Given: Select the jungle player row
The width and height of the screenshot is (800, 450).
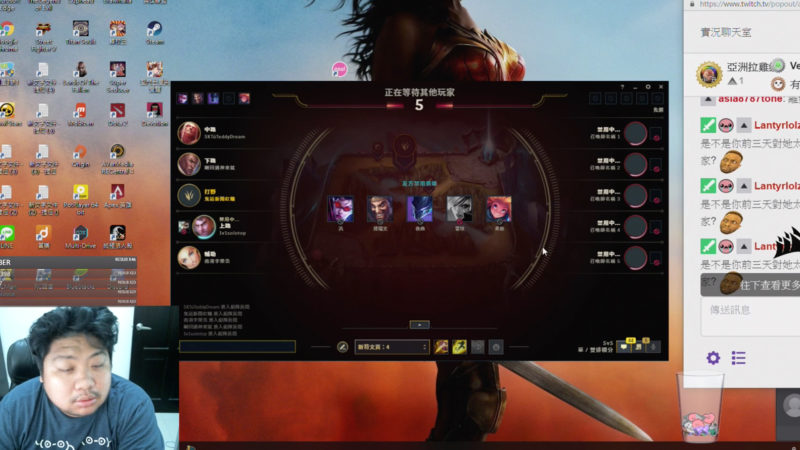Looking at the screenshot, I should pyautogui.click(x=225, y=195).
